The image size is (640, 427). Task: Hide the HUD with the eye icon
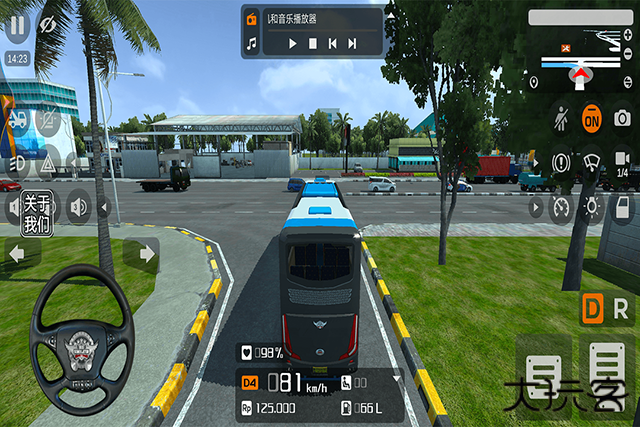click(46, 23)
